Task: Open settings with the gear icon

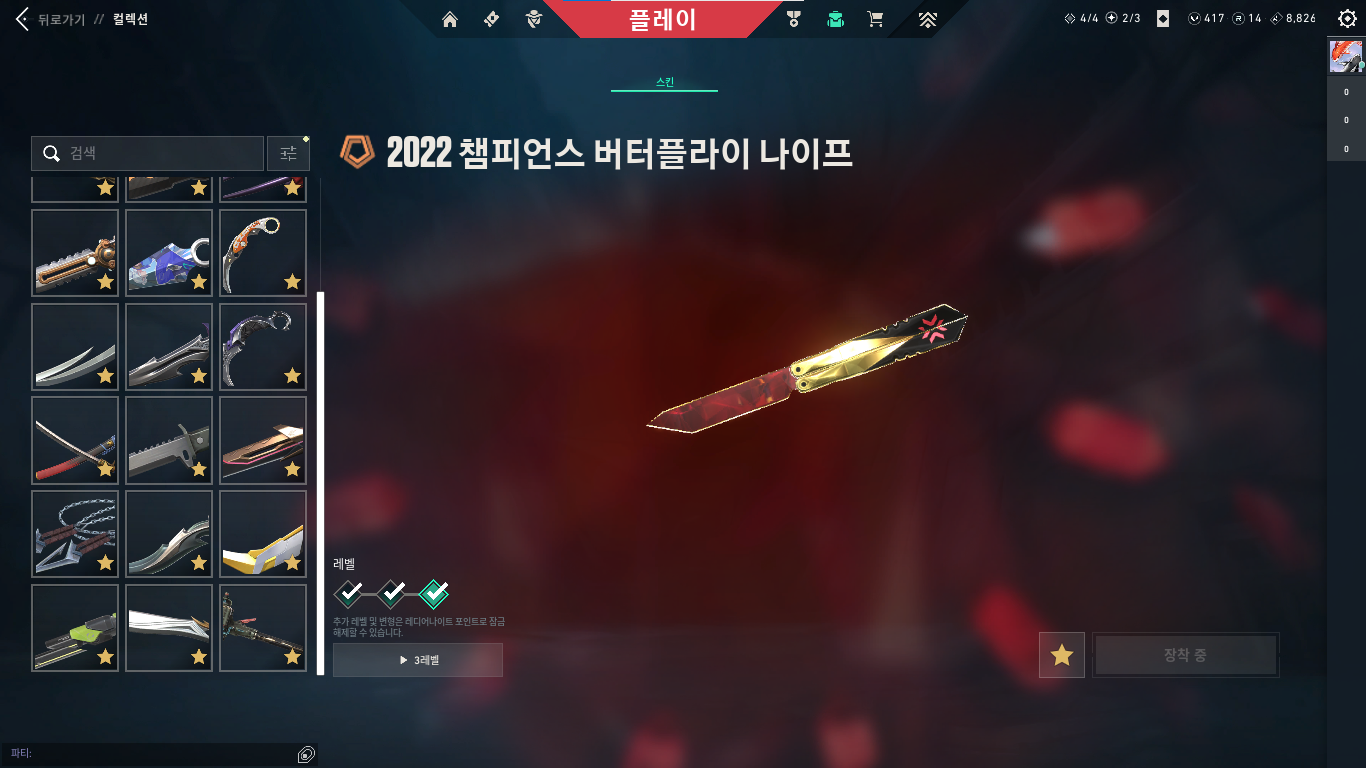Action: 1346,19
